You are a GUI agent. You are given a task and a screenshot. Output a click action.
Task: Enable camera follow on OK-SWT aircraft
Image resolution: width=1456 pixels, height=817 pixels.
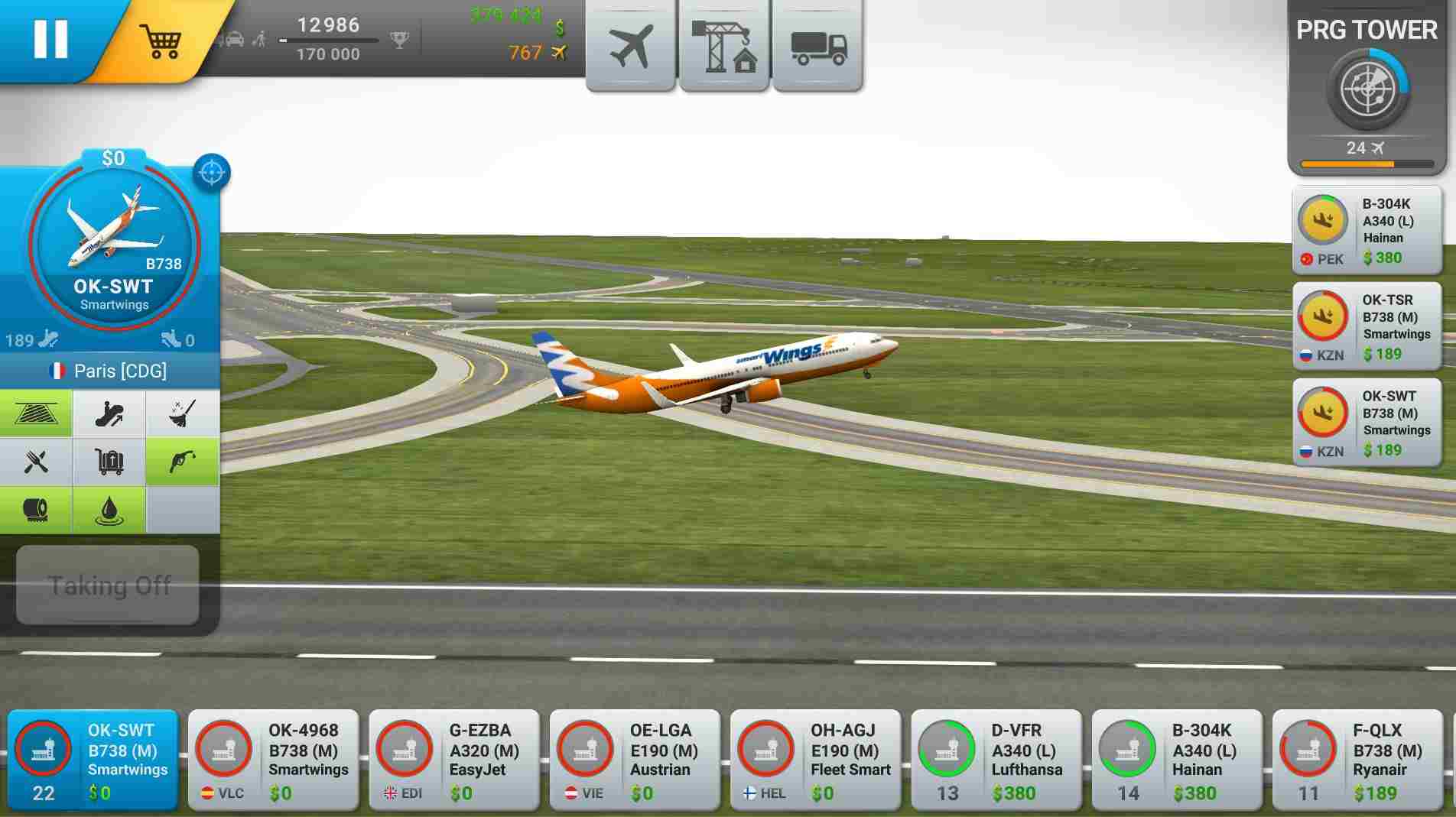click(211, 171)
